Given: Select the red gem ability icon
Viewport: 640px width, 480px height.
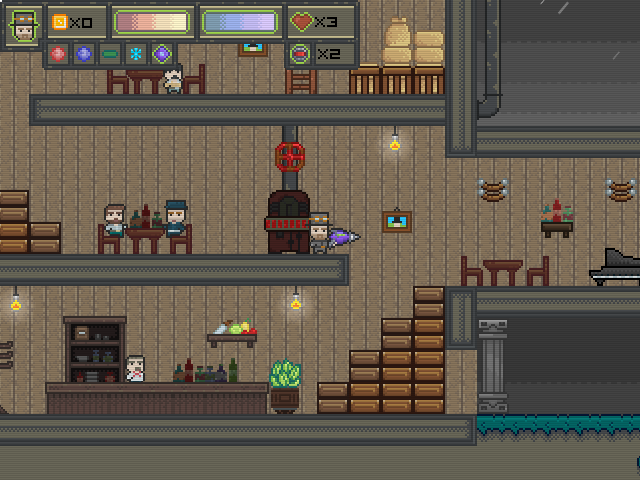Looking at the screenshot, I should point(58,54).
